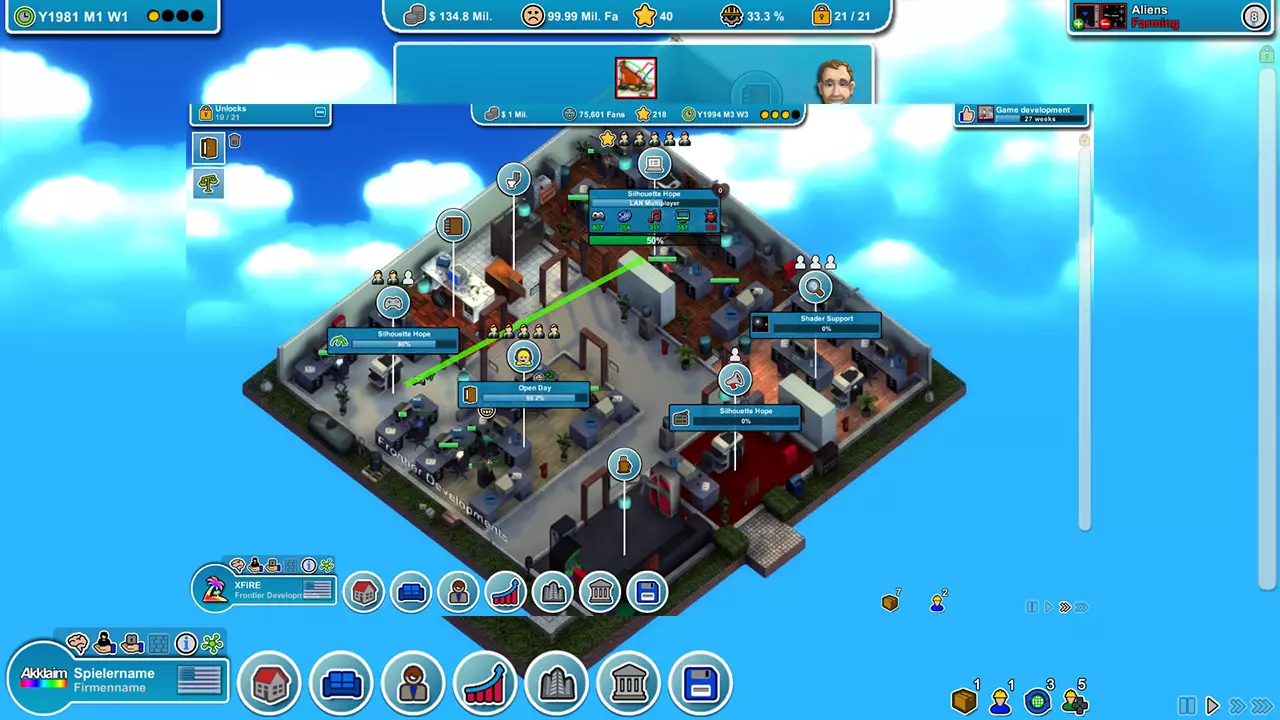View statistics using the red graph icon

(x=485, y=683)
